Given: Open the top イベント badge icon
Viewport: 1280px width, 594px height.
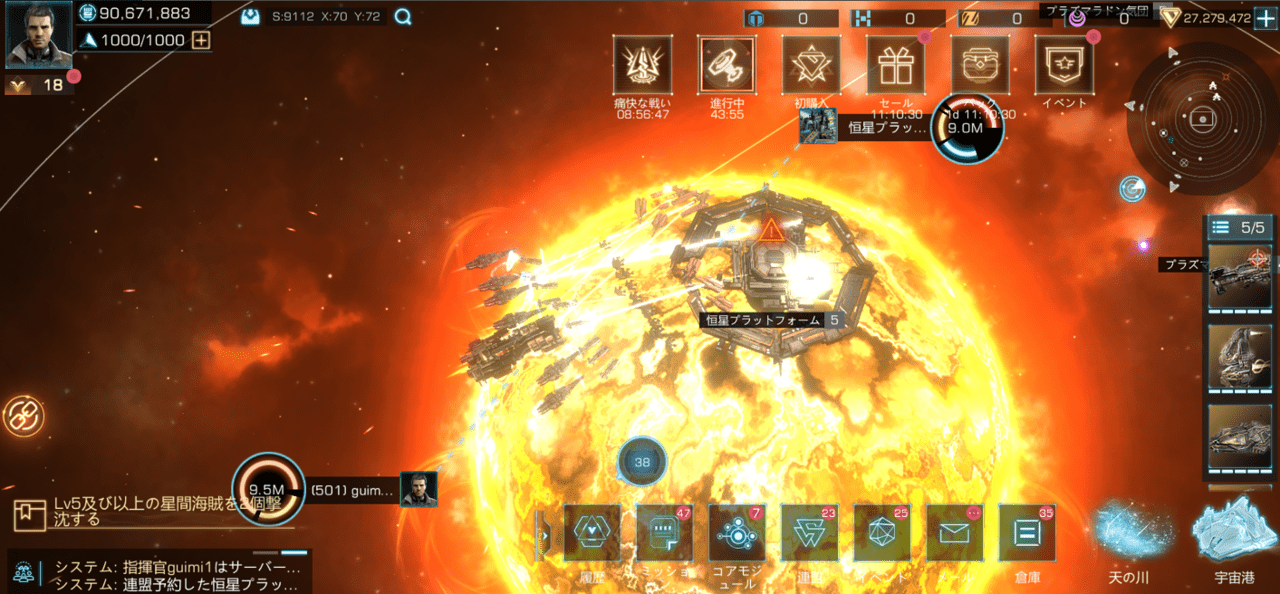Looking at the screenshot, I should 1063,65.
